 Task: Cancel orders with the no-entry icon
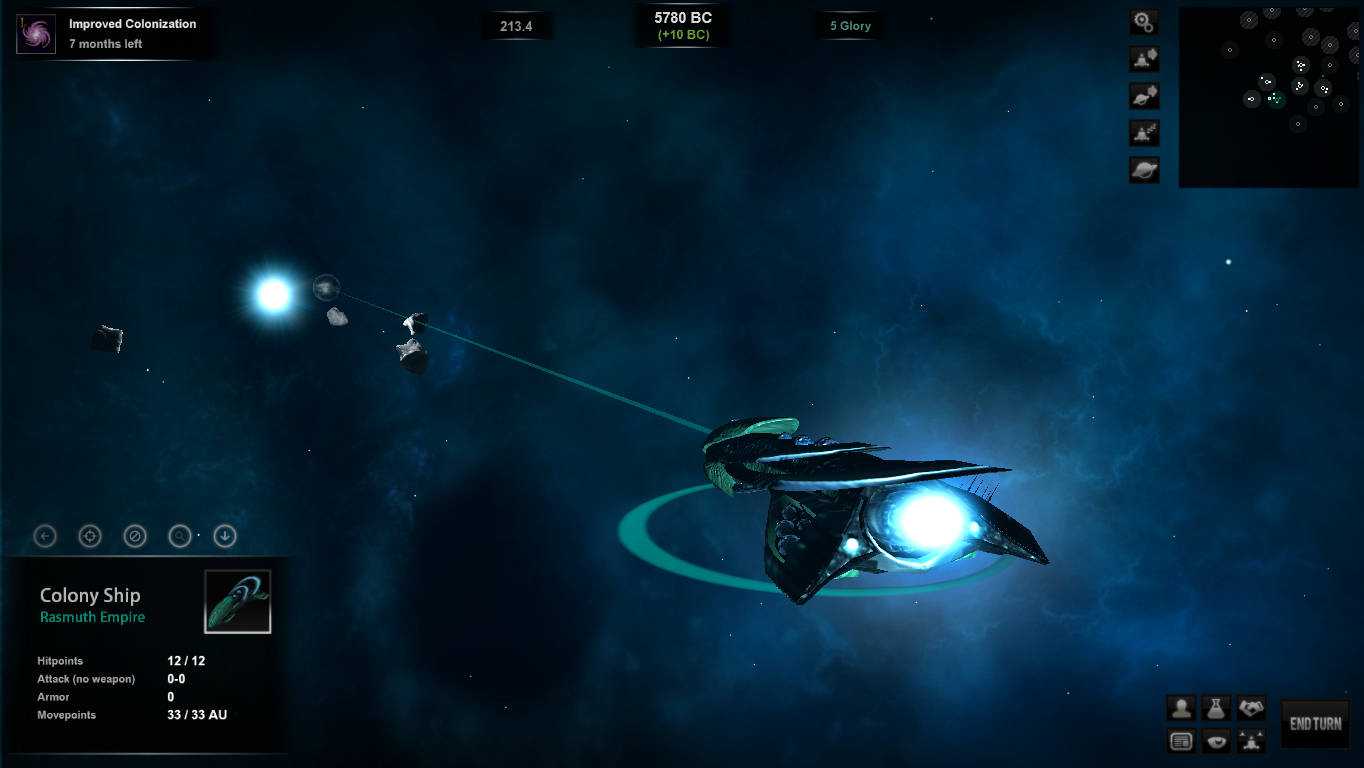tap(135, 536)
